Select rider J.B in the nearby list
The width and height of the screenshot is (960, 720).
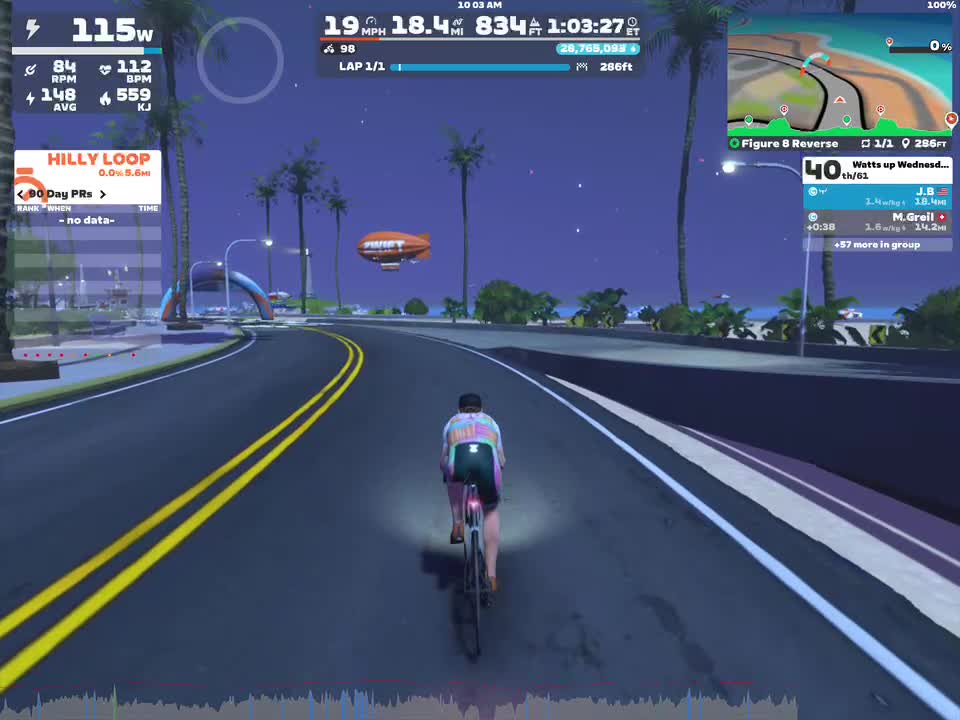point(877,196)
